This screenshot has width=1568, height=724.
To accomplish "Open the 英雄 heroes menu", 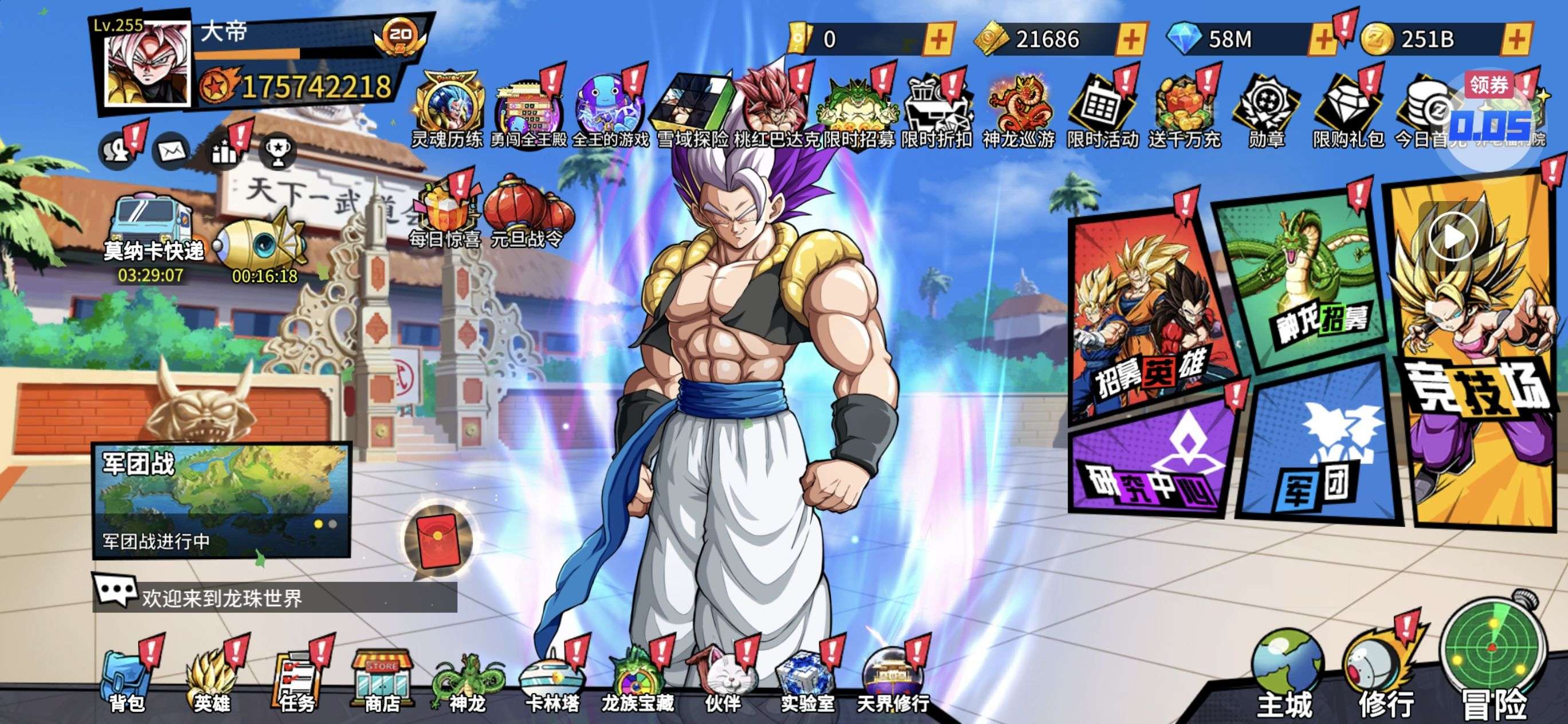I will [x=211, y=682].
